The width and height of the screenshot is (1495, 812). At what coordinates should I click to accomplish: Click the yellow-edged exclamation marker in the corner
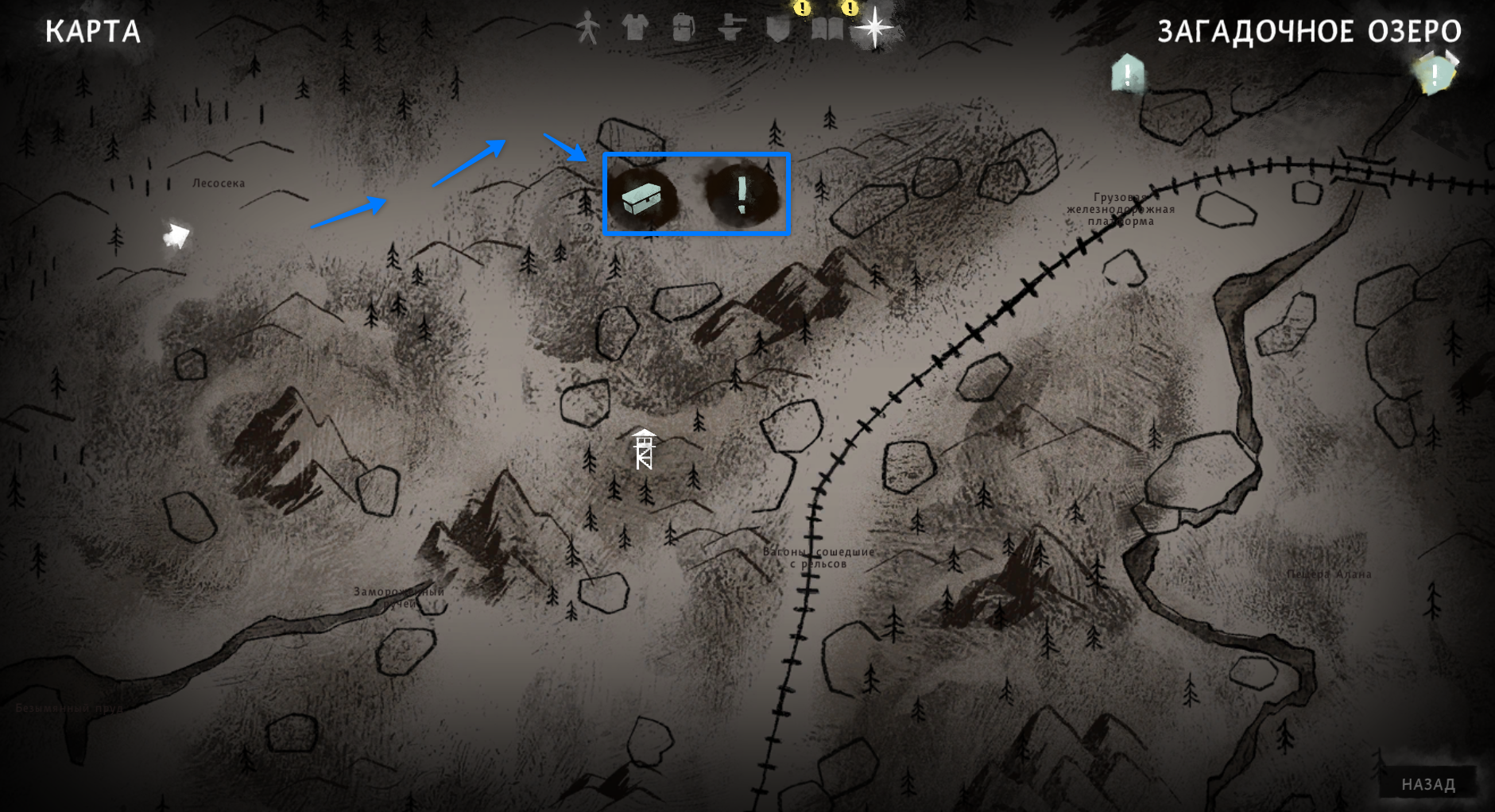1435,75
